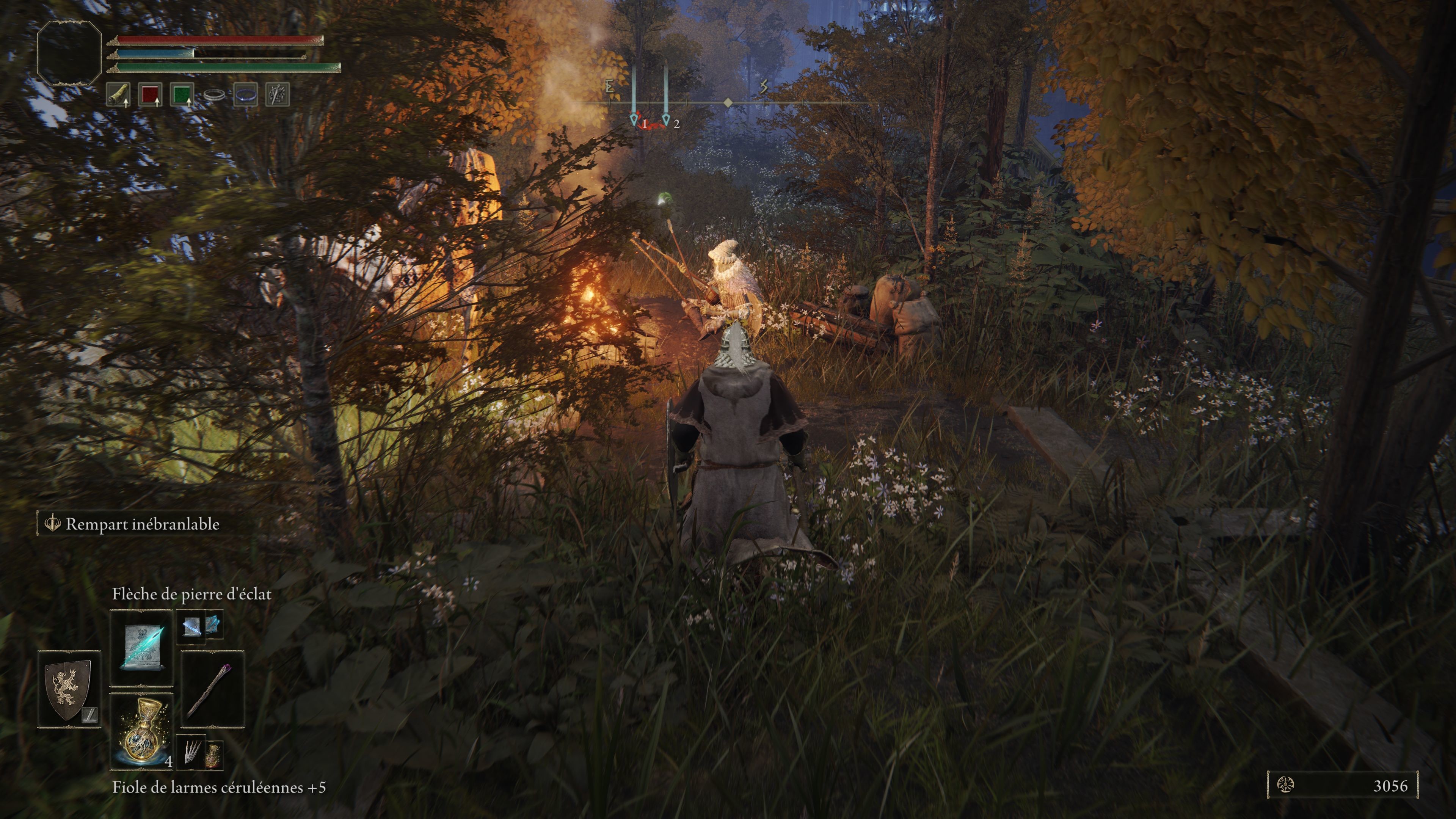Click the horn buff status icon
The image size is (1456, 819).
coord(118,94)
